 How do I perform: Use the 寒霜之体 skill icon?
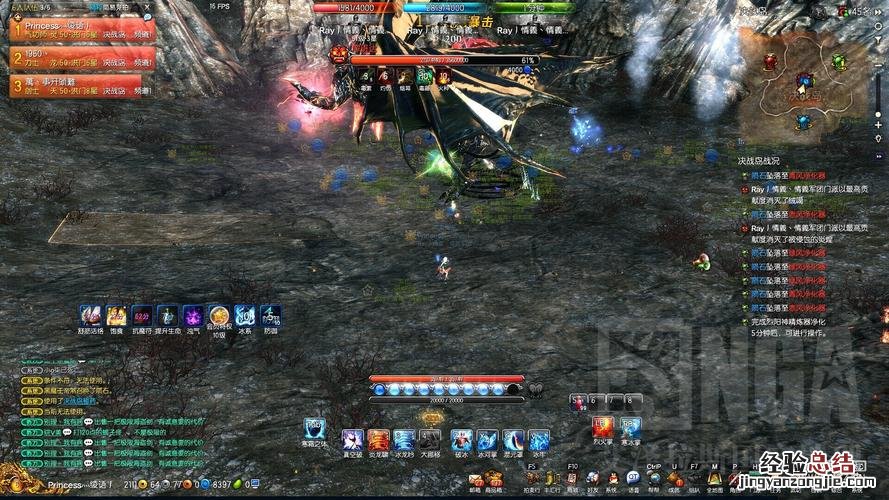pyautogui.click(x=314, y=428)
